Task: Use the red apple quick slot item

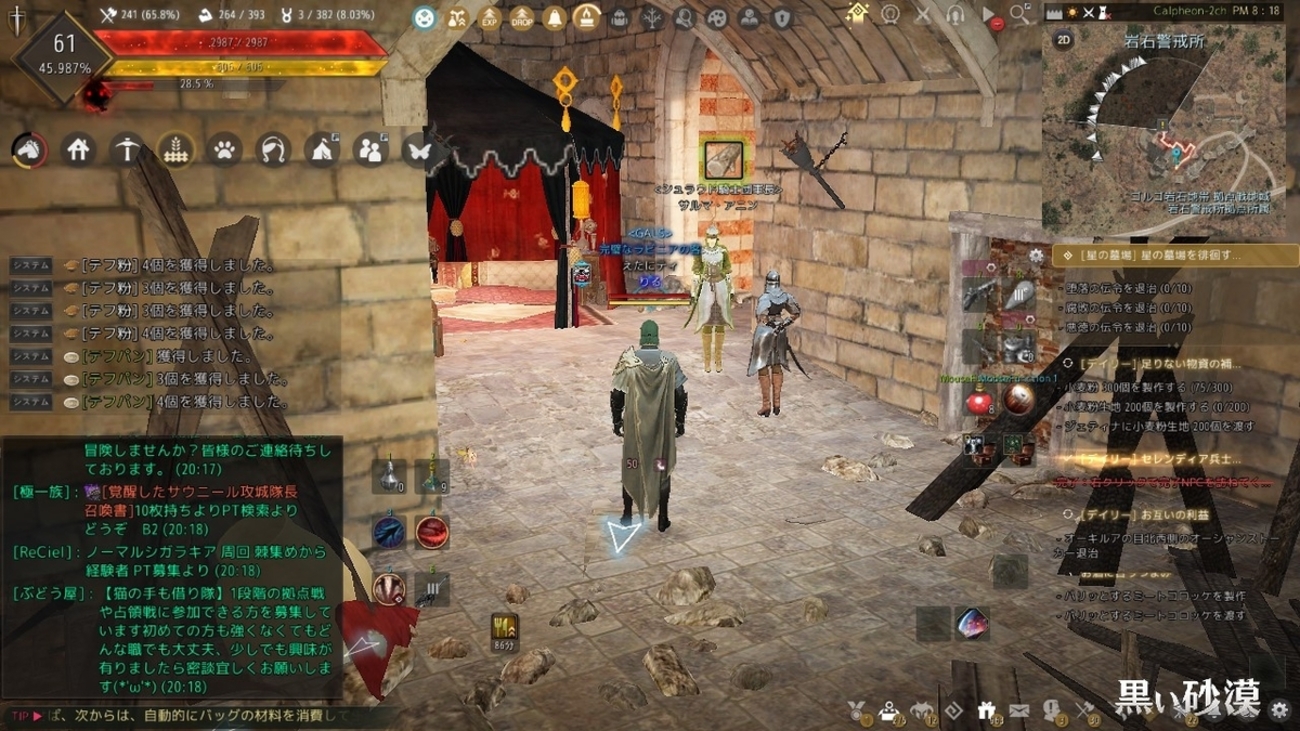Action: pos(978,401)
